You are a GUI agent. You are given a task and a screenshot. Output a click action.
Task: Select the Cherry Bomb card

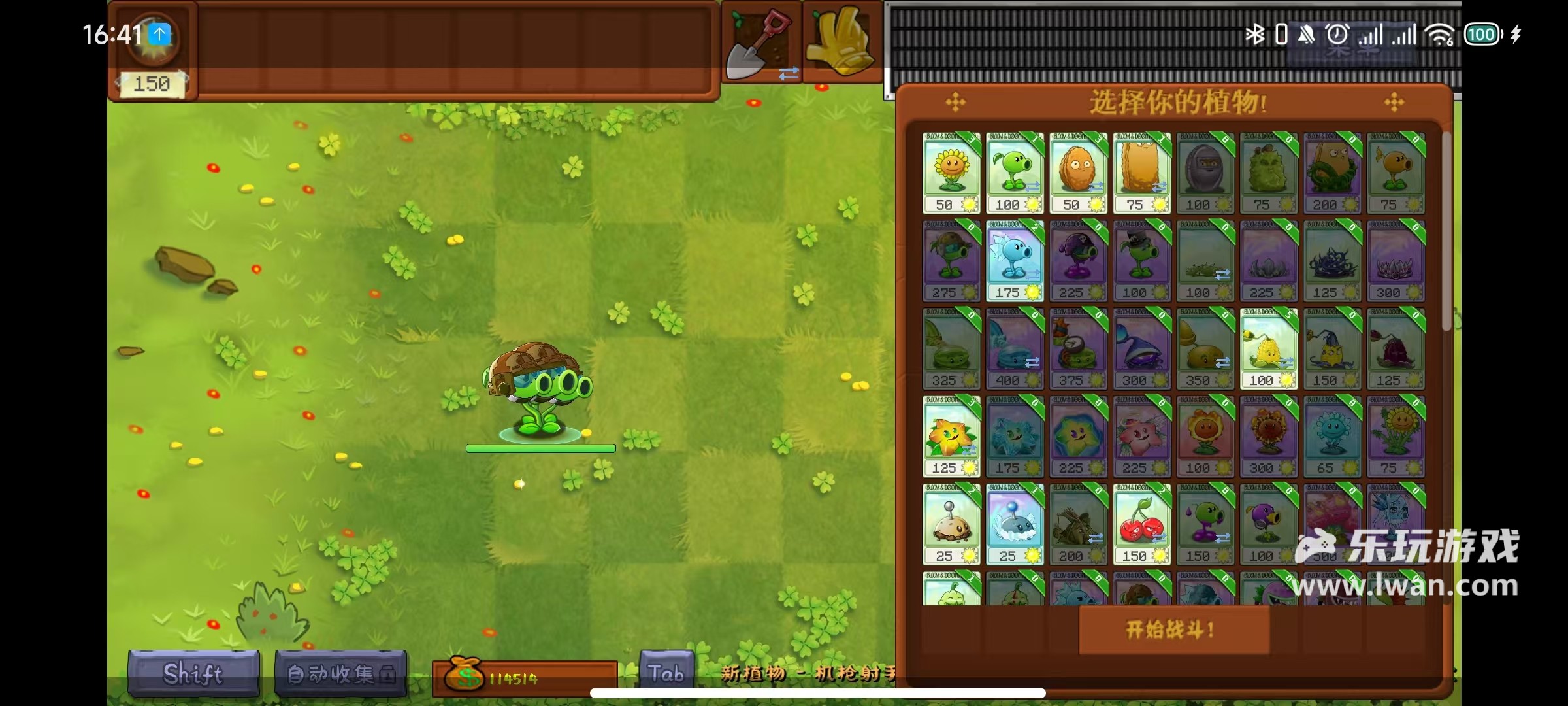pos(1141,524)
